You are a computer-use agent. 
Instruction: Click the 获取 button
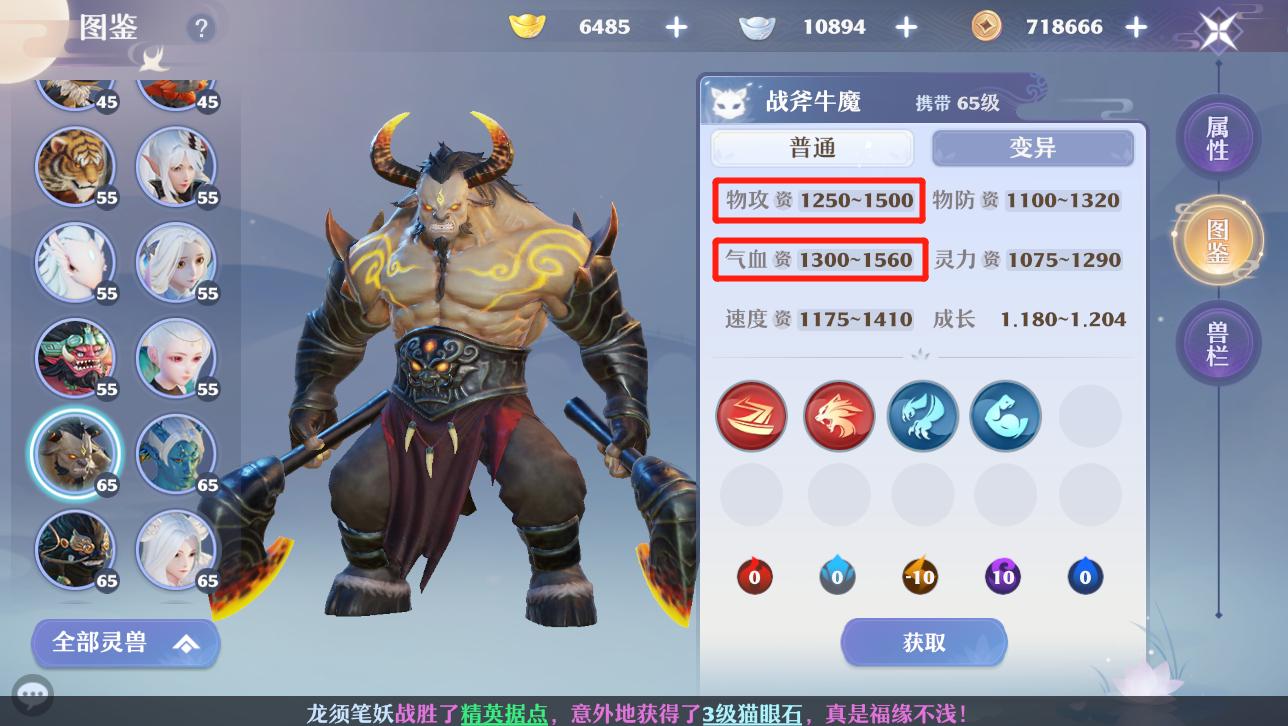point(923,642)
